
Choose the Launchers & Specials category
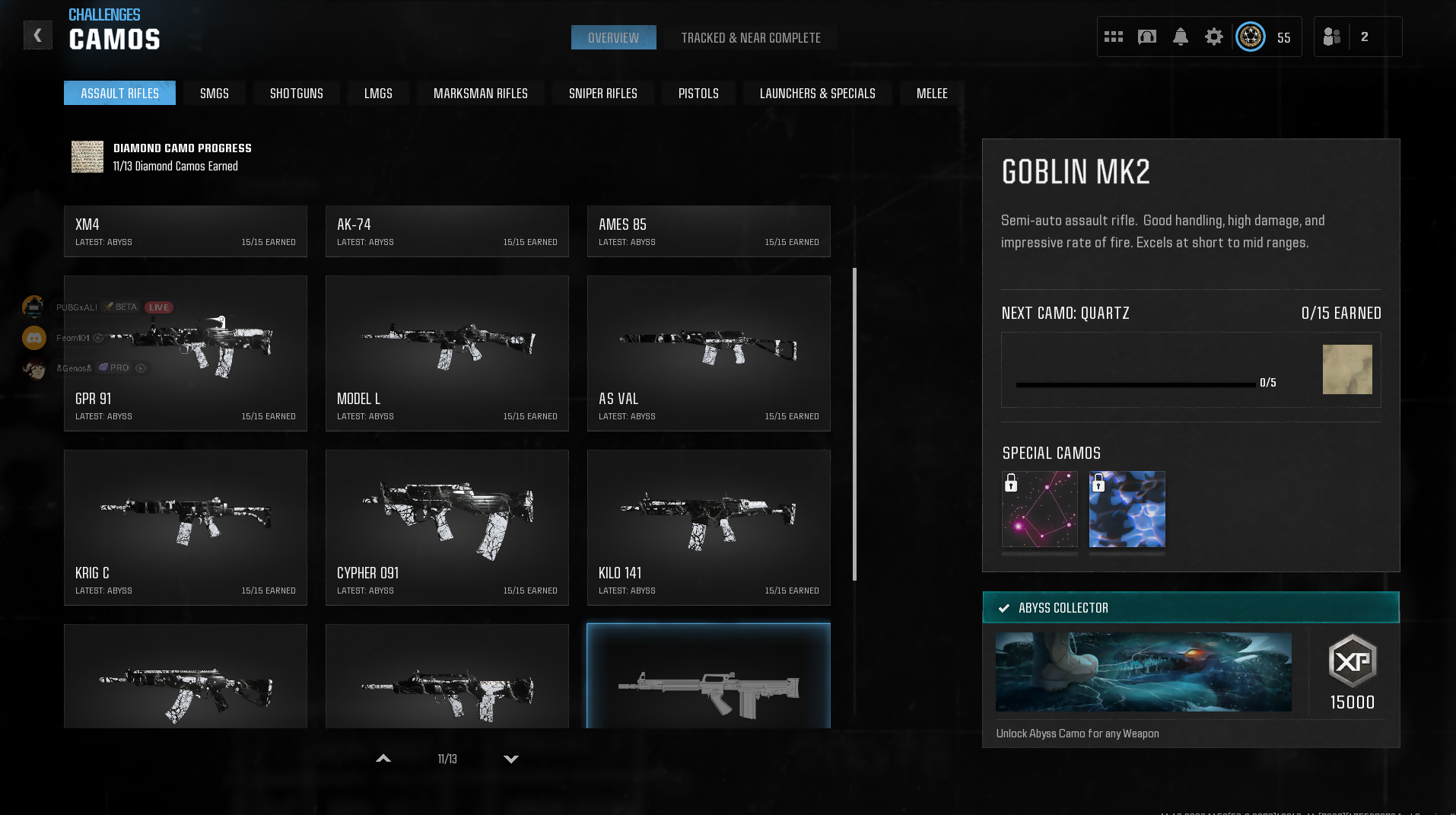817,94
